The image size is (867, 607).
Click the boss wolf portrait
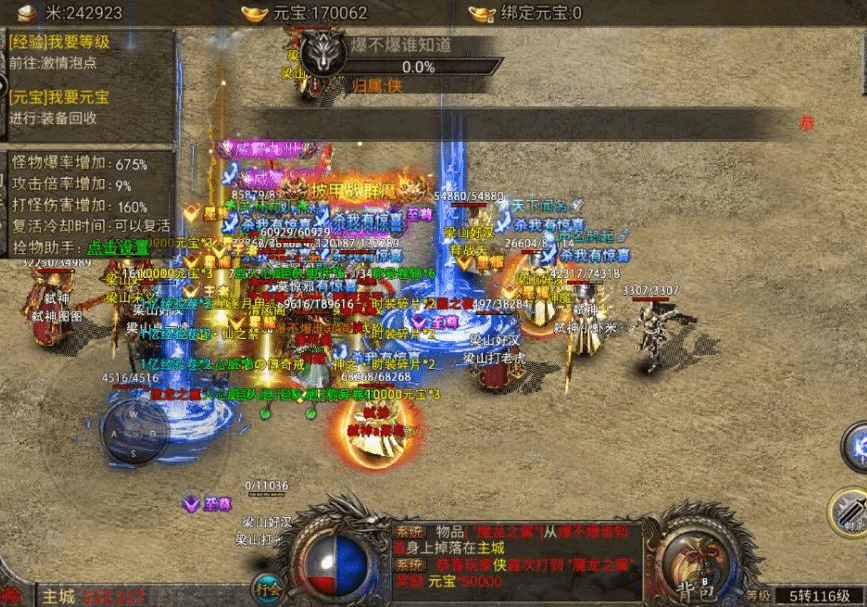[x=322, y=50]
